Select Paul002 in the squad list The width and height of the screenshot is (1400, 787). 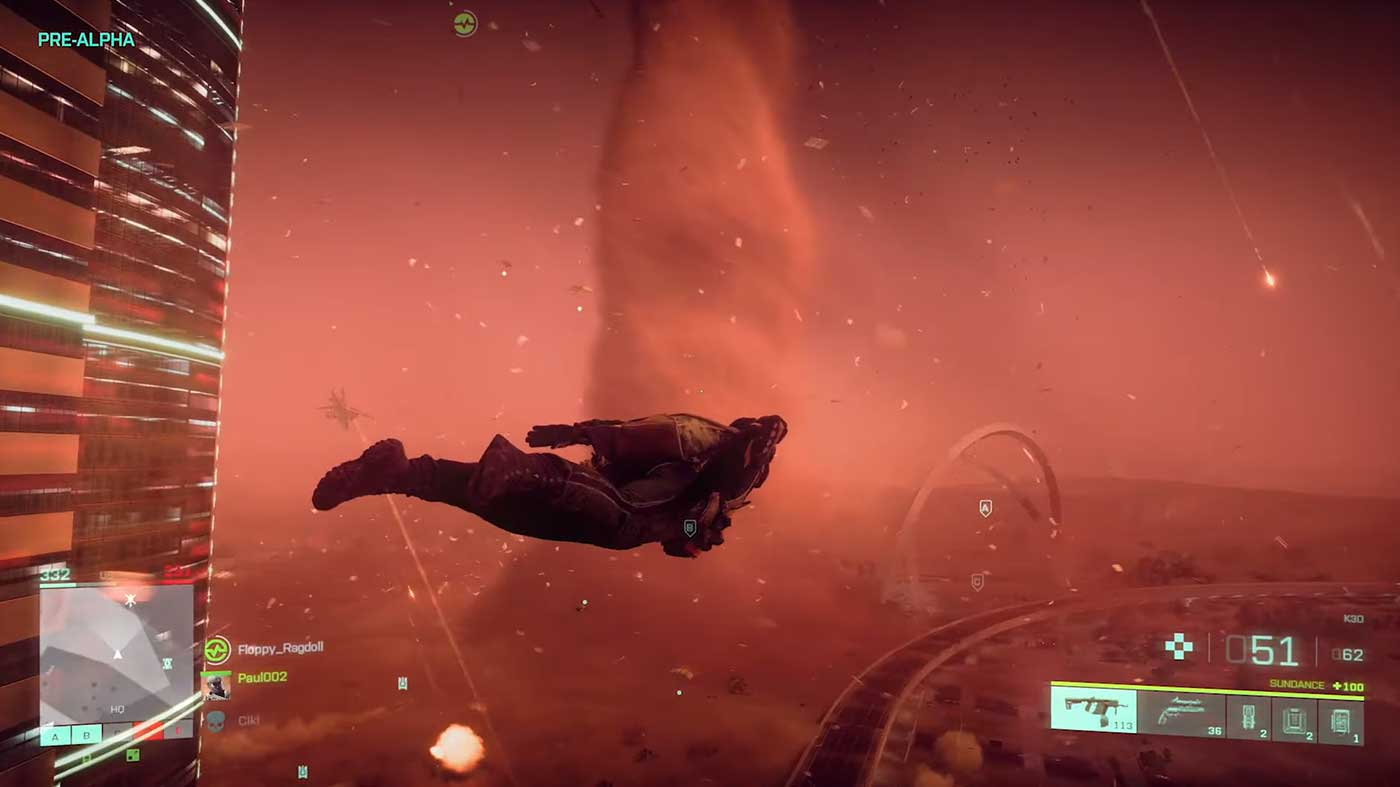(x=261, y=678)
